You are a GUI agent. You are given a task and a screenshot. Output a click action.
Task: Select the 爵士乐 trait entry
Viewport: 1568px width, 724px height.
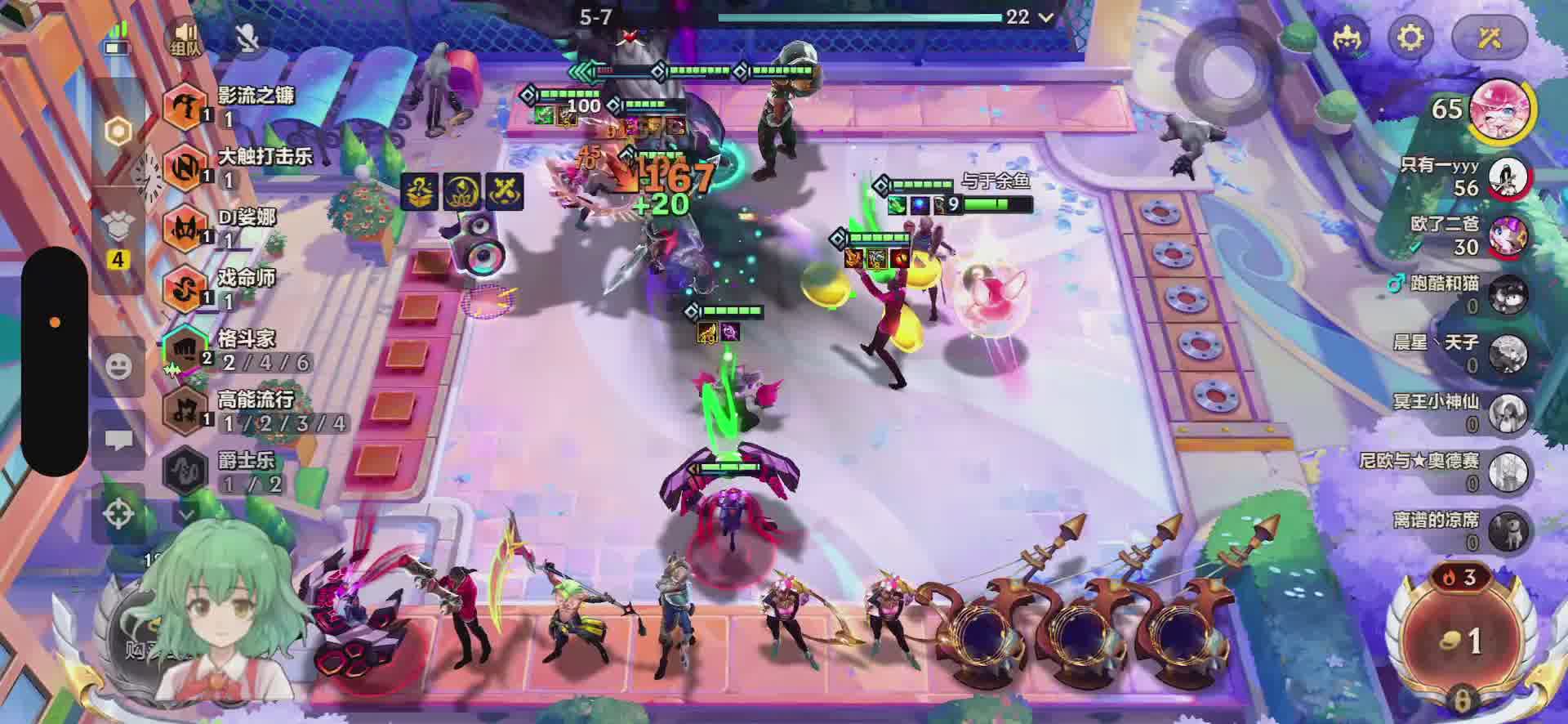(185, 471)
